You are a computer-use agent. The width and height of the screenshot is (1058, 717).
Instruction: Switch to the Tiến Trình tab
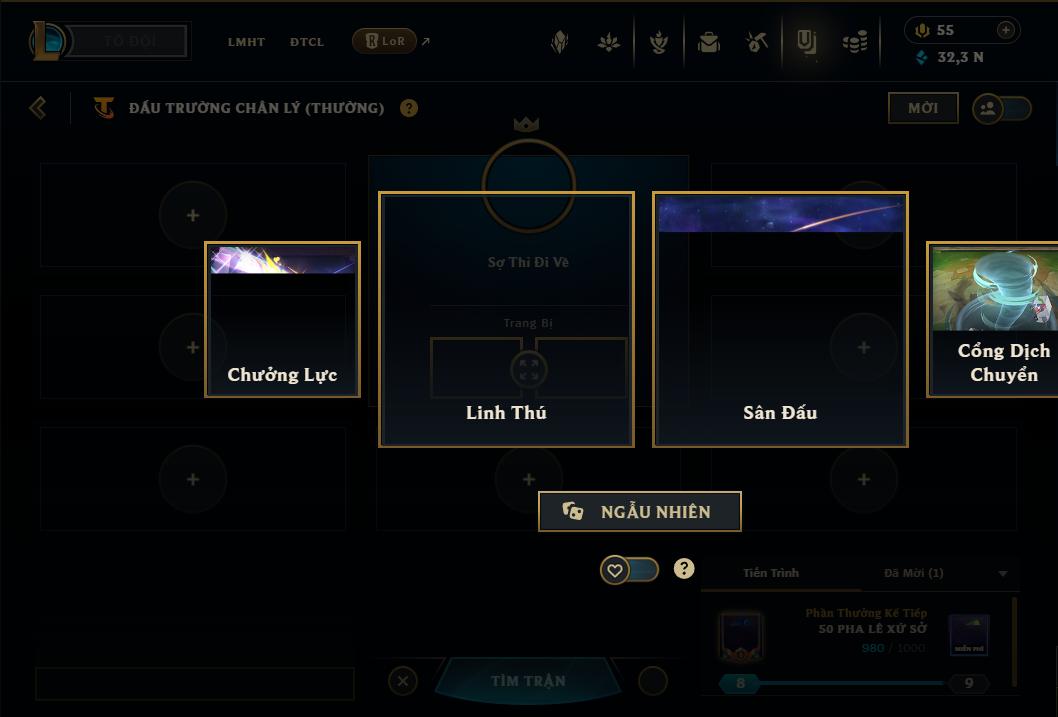coord(771,573)
